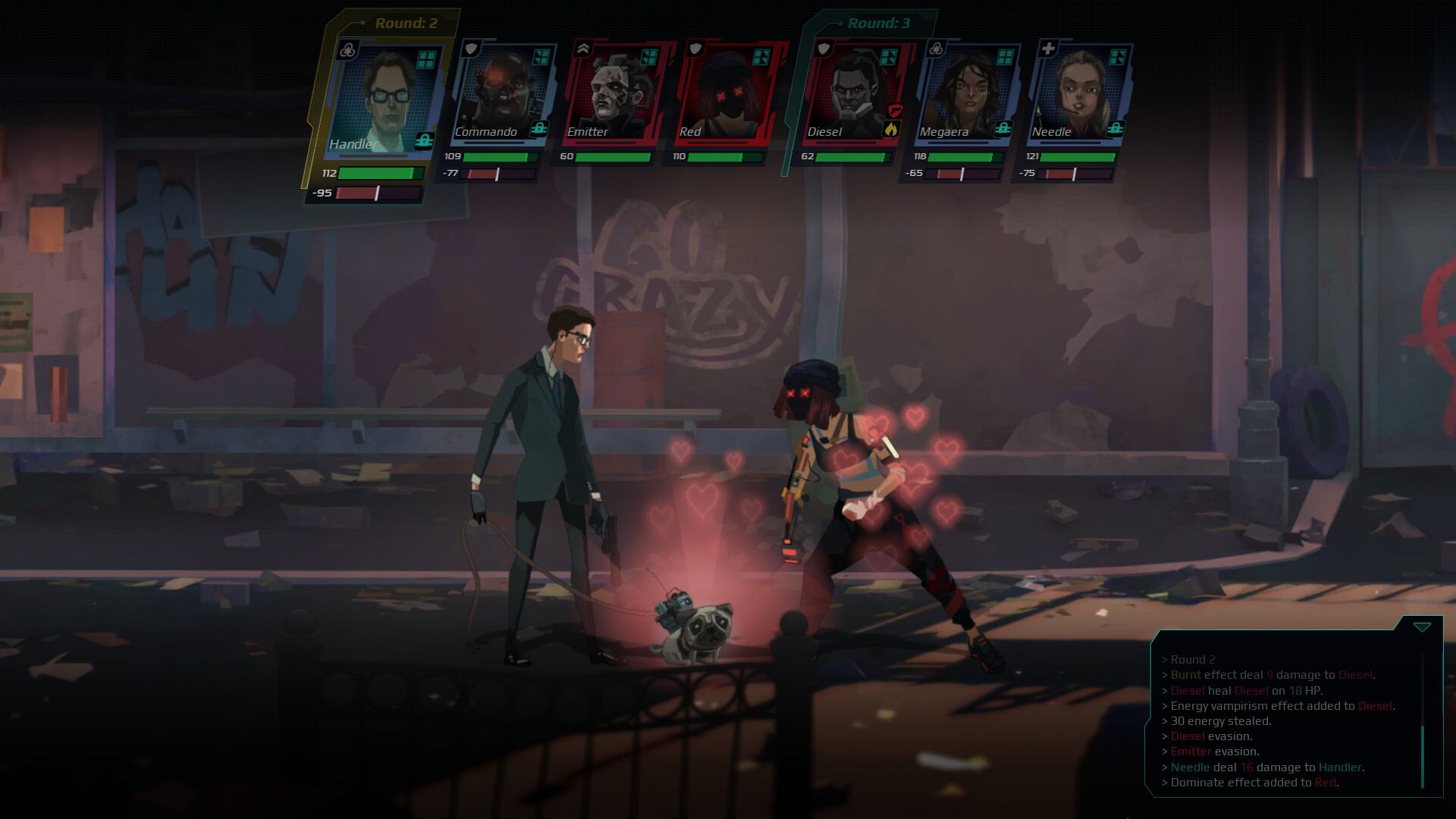The height and width of the screenshot is (819, 1456).
Task: Click the combat log scrollbar
Action: pyautogui.click(x=1423, y=755)
